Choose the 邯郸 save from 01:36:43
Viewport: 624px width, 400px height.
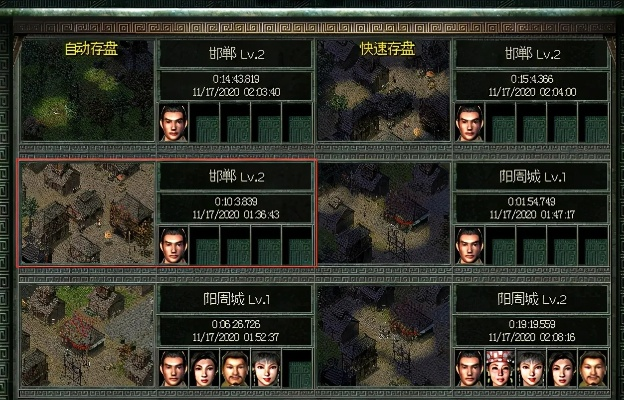(x=166, y=213)
